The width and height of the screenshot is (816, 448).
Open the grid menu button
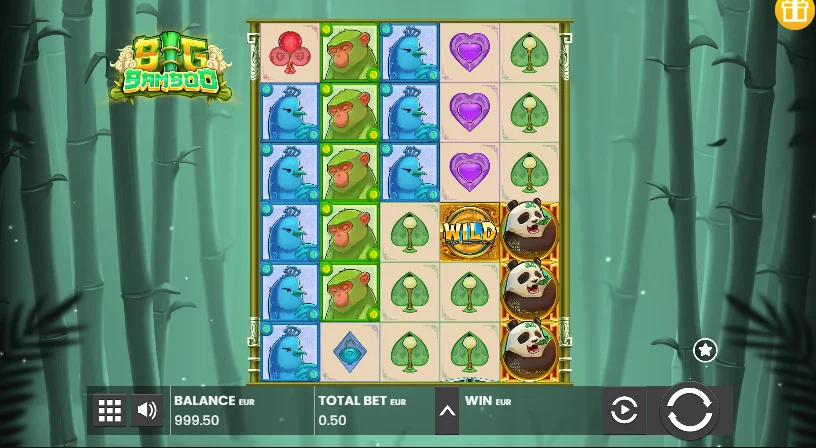click(110, 410)
